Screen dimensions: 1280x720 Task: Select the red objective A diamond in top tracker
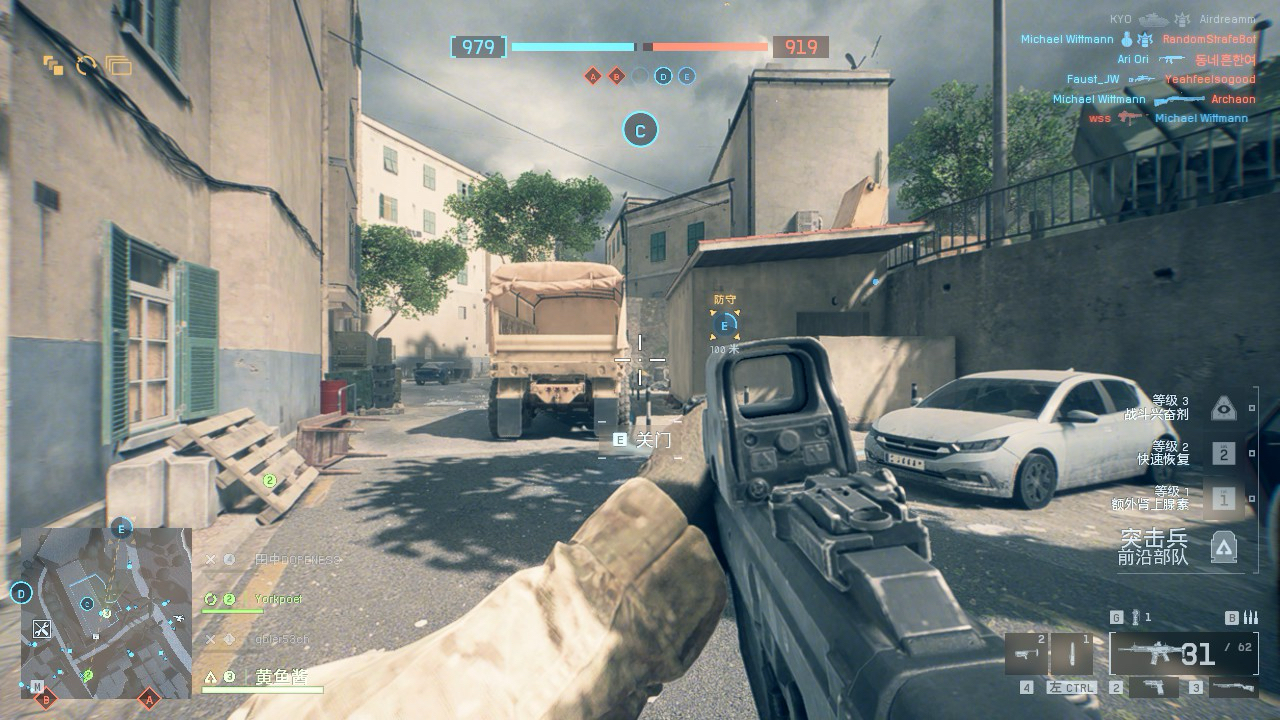pos(593,76)
